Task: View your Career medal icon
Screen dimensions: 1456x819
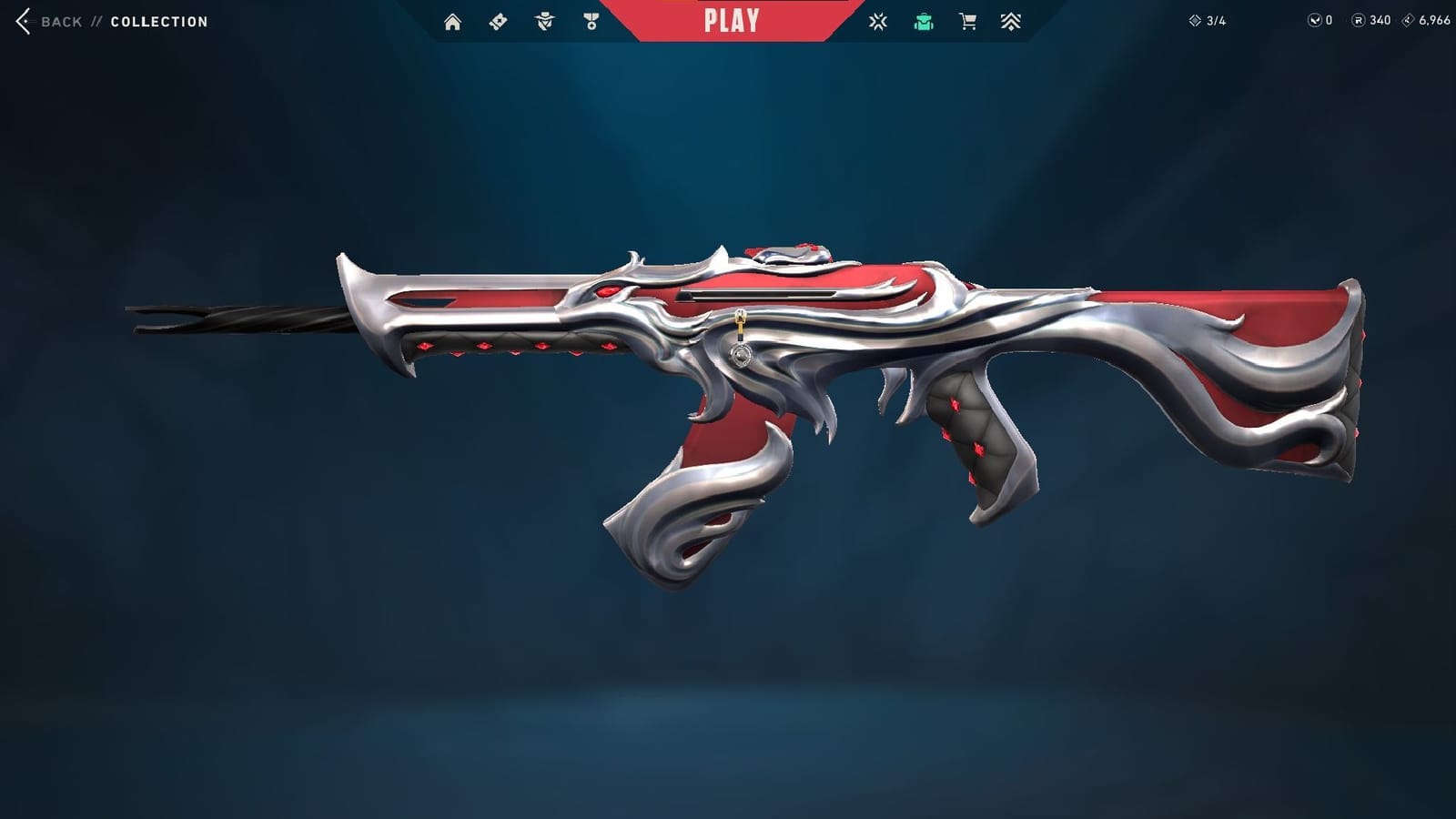Action: pyautogui.click(x=591, y=20)
